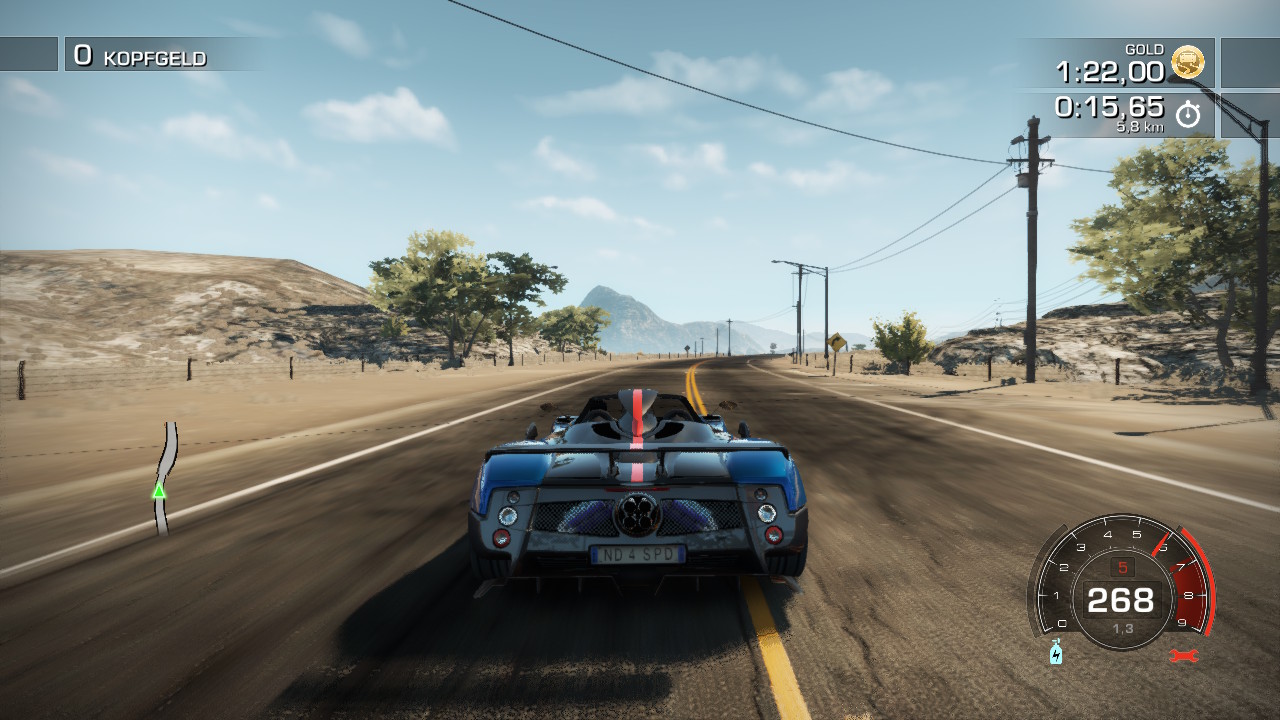This screenshot has height=720, width=1280.
Task: Click the stopwatch icon beside the timer
Action: tap(1187, 114)
